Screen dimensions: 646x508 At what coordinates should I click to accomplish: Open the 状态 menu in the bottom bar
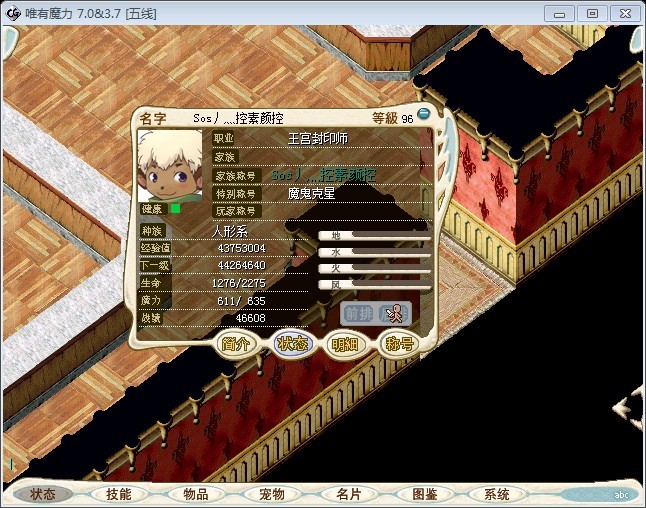(43, 494)
